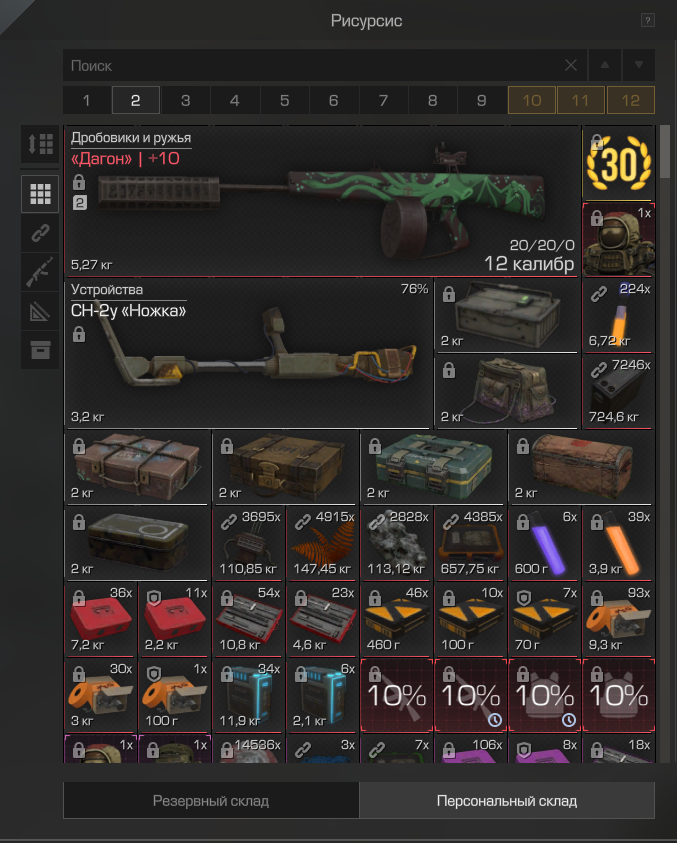Screen dimensions: 677x843
Task: Switch to storage page 5
Action: click(x=284, y=100)
